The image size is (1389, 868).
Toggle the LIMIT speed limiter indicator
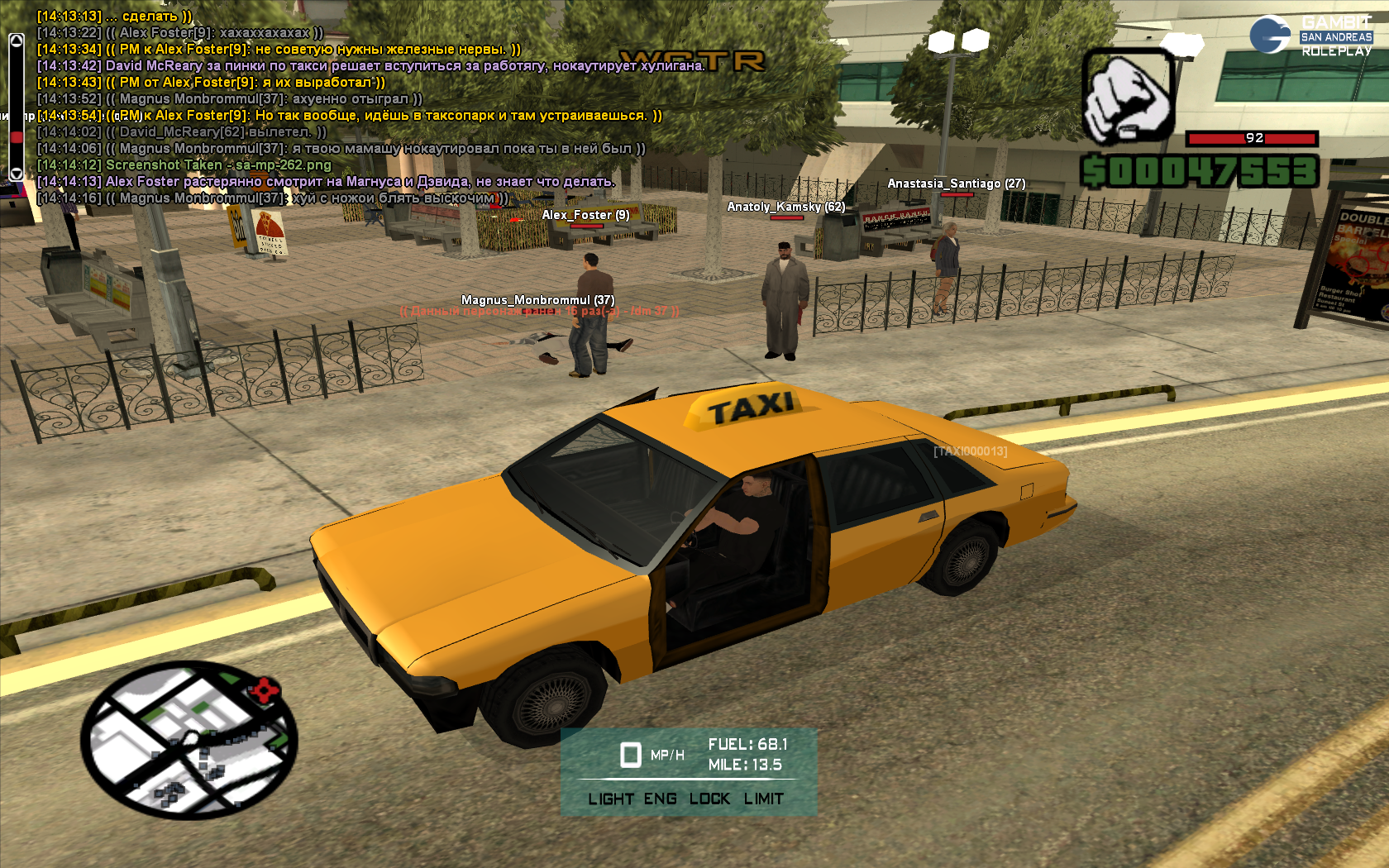(763, 799)
